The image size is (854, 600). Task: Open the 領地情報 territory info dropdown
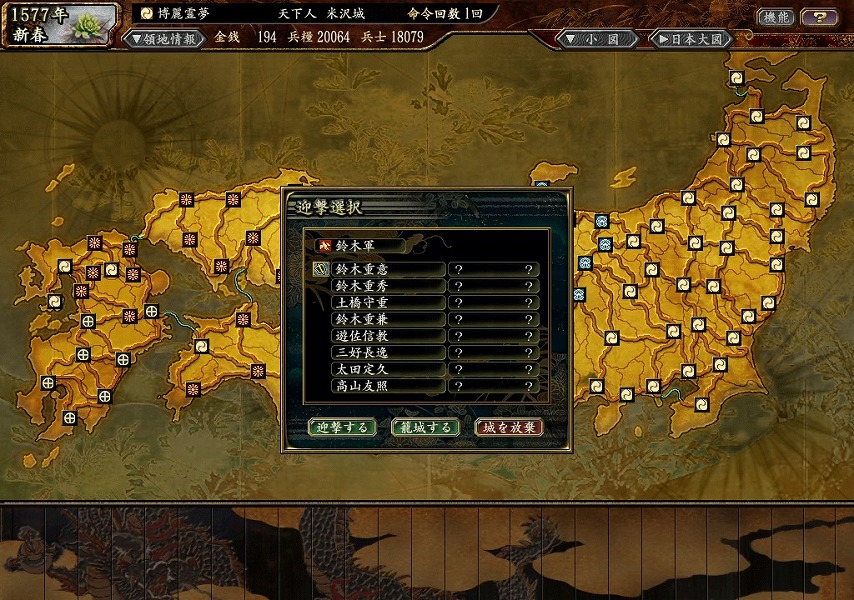click(161, 38)
